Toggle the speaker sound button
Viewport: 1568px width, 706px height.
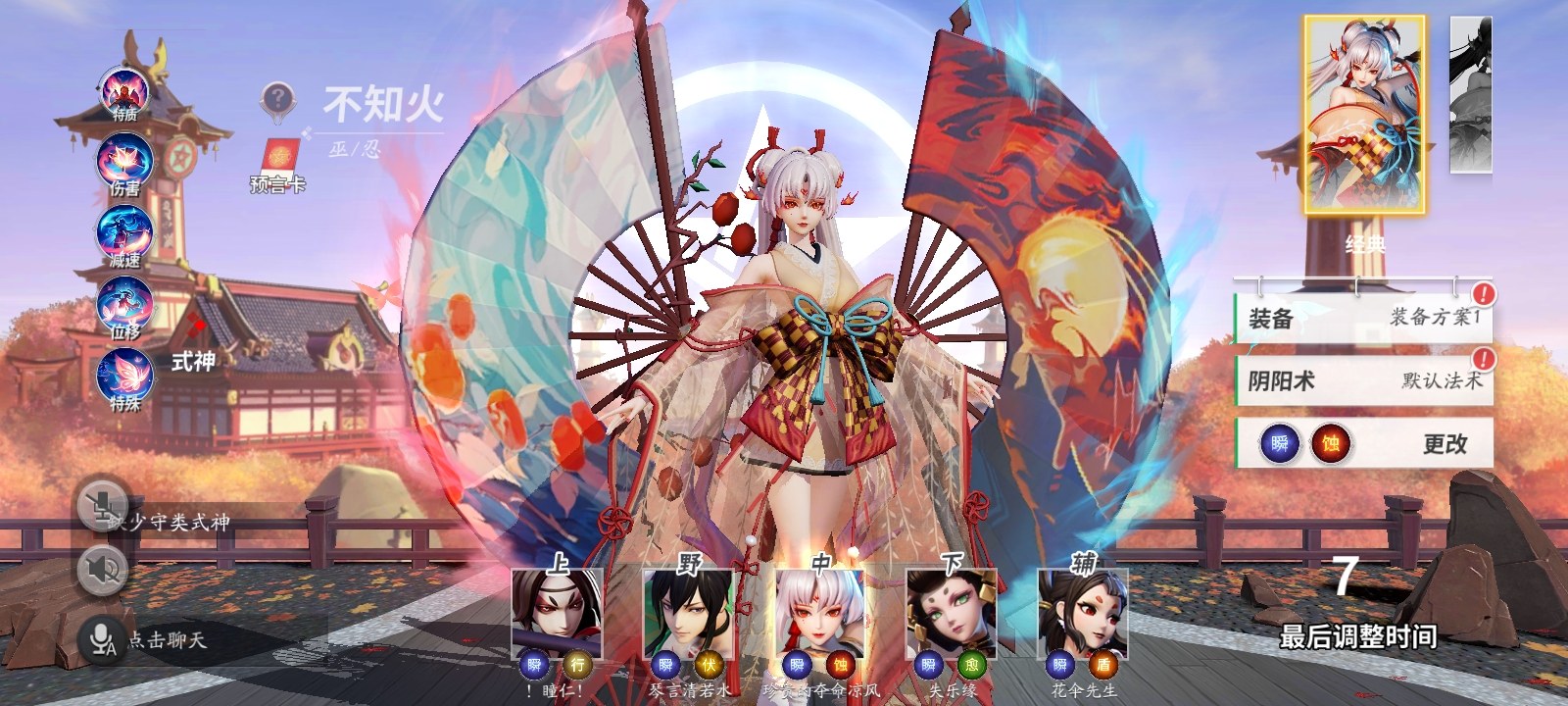(x=102, y=569)
